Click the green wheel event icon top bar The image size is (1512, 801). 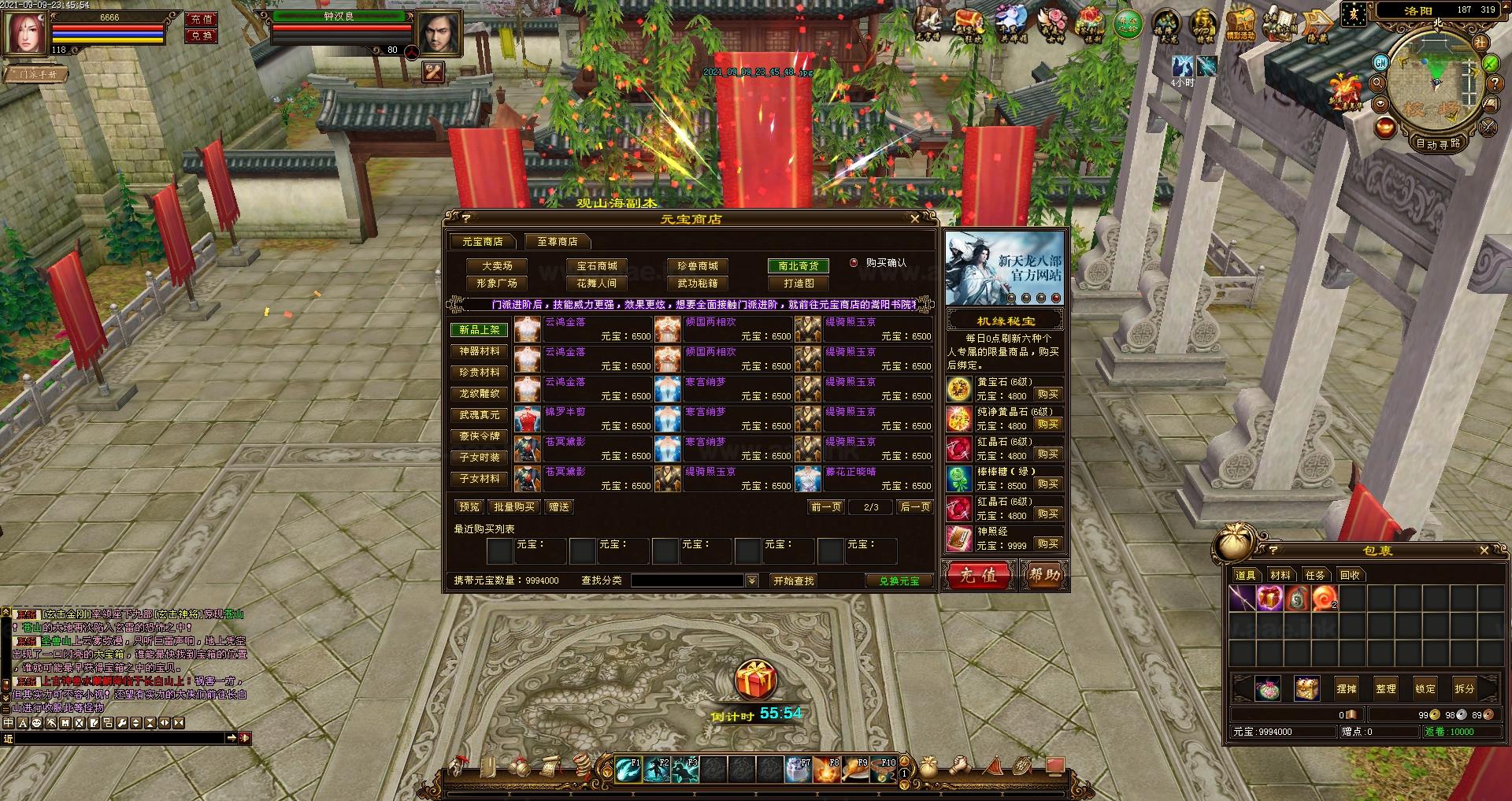[x=1128, y=22]
